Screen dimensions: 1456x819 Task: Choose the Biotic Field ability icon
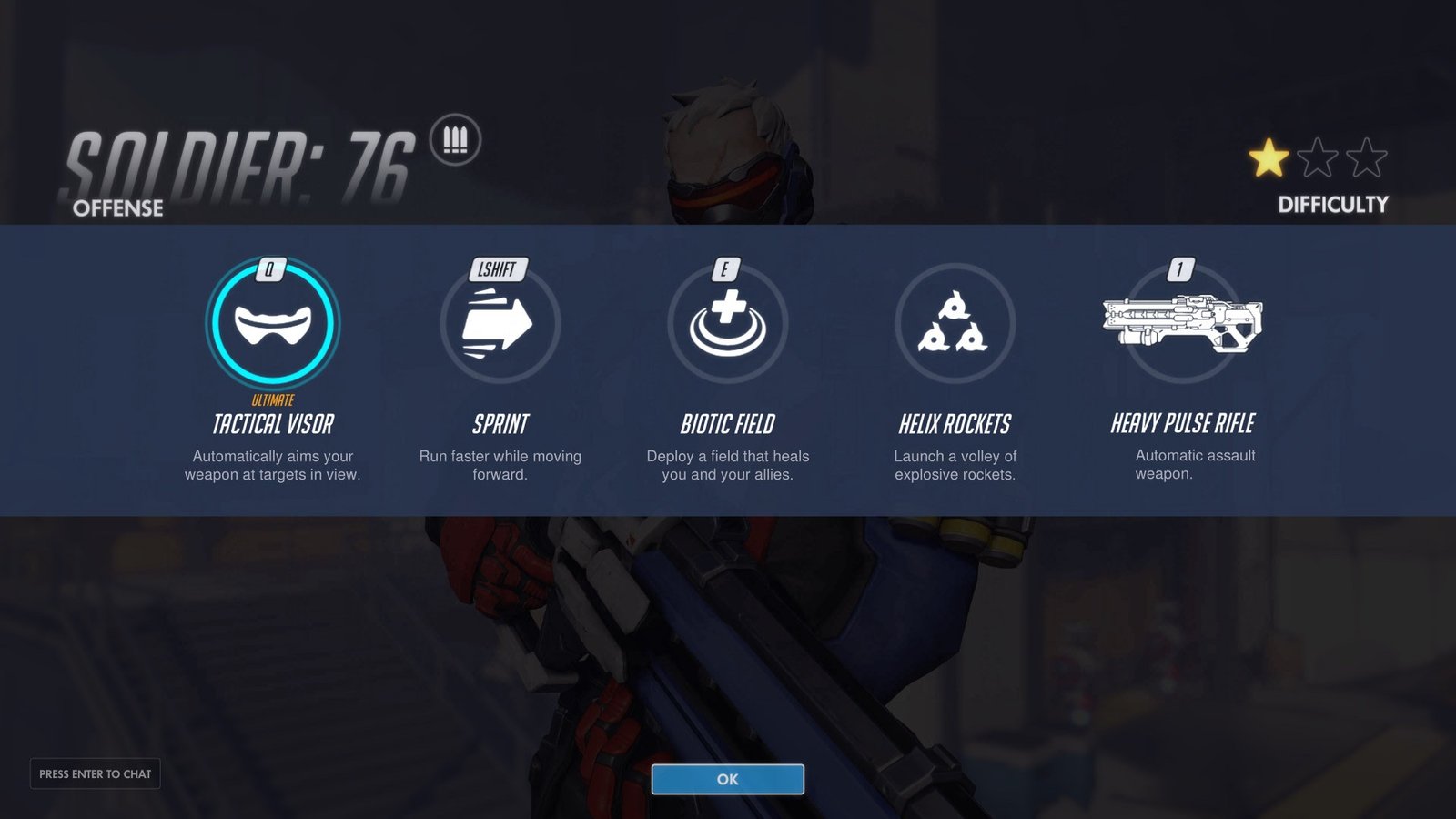(727, 324)
